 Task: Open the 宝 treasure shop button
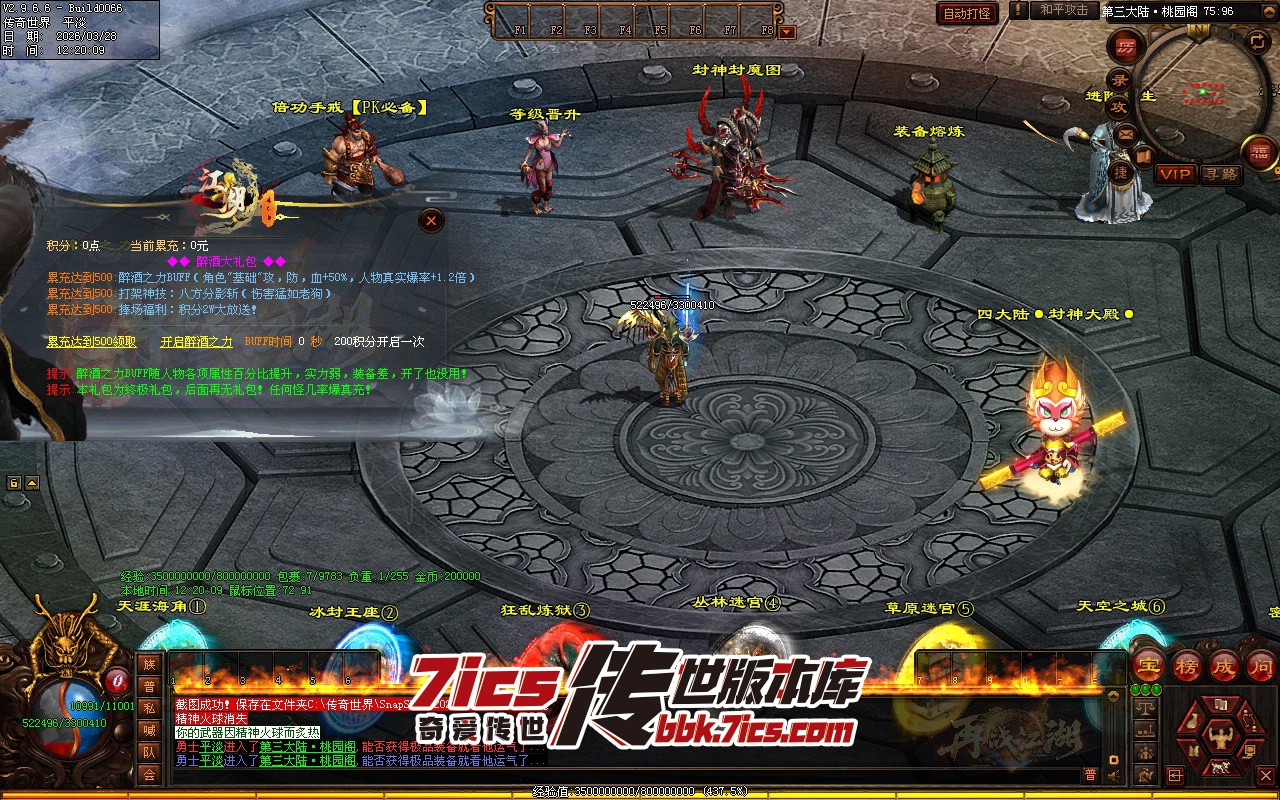coord(1148,666)
